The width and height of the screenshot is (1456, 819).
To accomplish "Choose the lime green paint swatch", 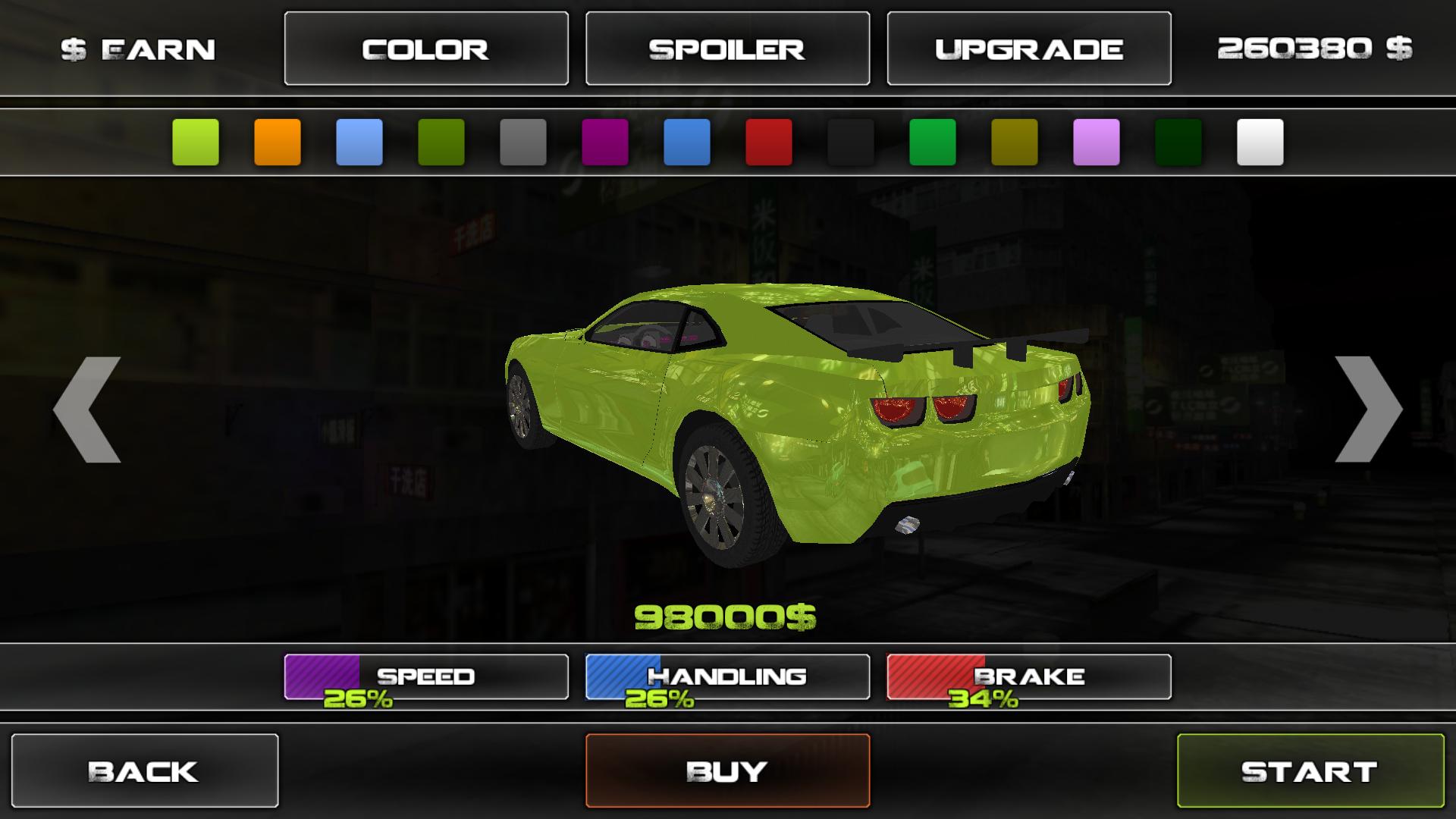I will 196,142.
